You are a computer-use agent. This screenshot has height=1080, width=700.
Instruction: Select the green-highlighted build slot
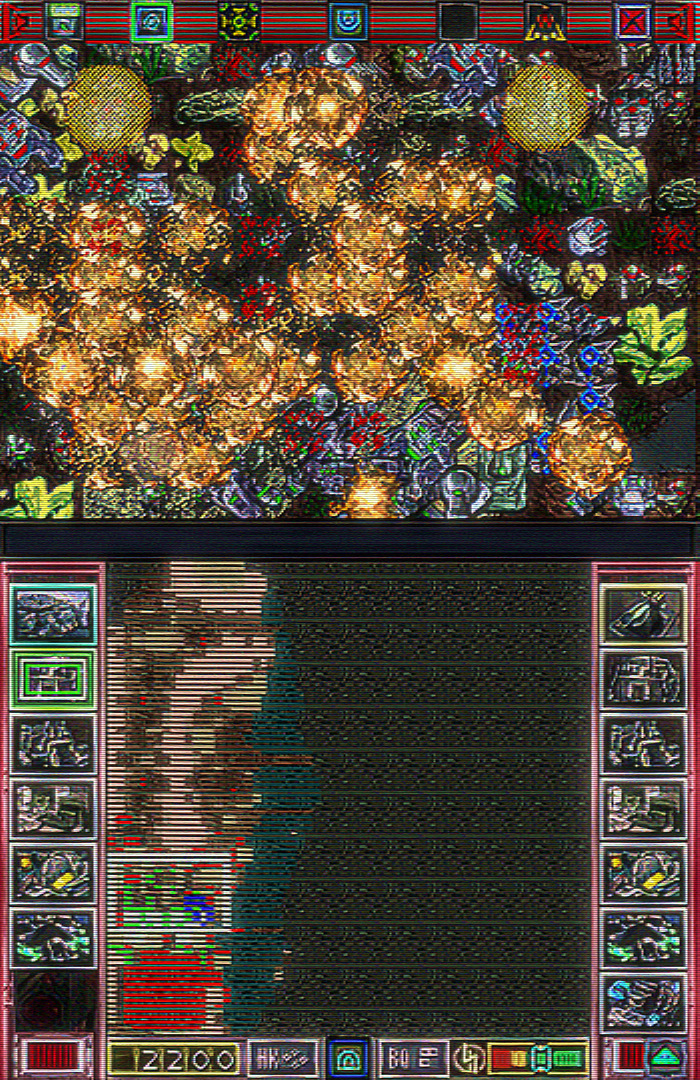[x=53, y=679]
